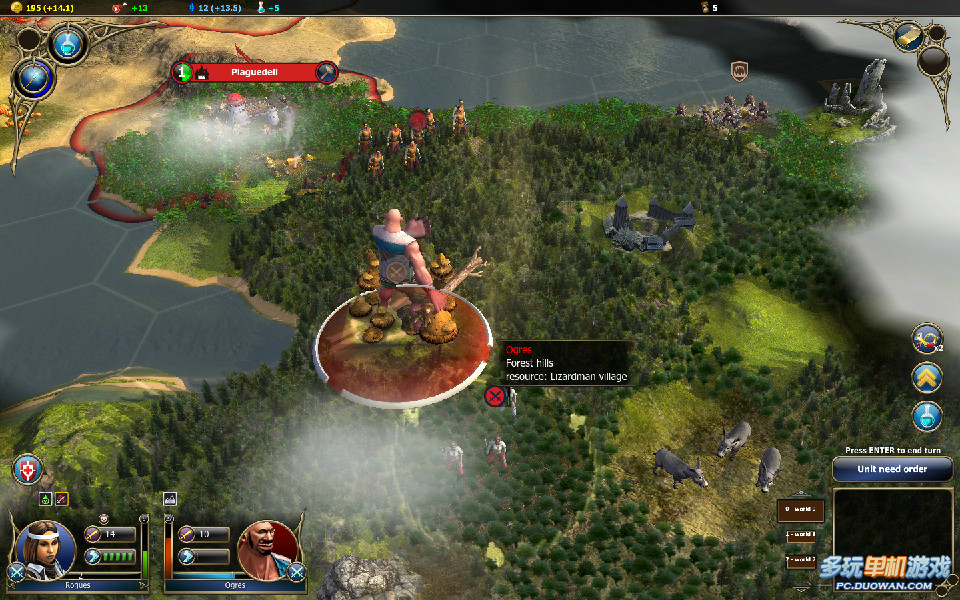Click the red crossed-out marker near tooltip
The width and height of the screenshot is (960, 600).
pyautogui.click(x=494, y=396)
